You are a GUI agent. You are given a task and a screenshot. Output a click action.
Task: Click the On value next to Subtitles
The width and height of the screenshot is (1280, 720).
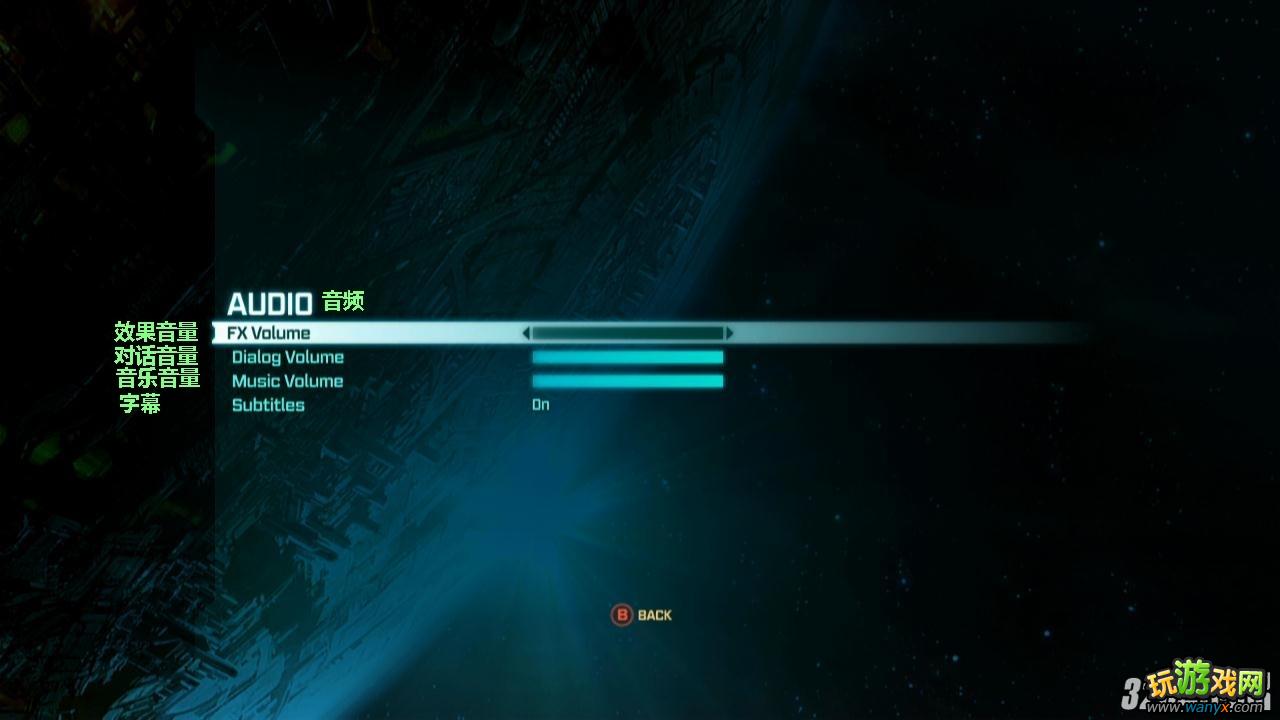(538, 404)
